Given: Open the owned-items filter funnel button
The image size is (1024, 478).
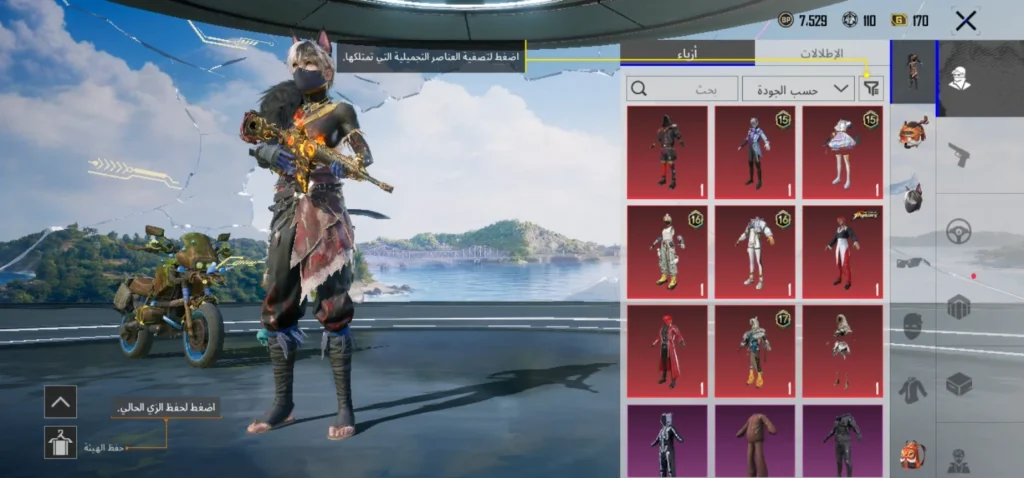Looking at the screenshot, I should [x=871, y=88].
